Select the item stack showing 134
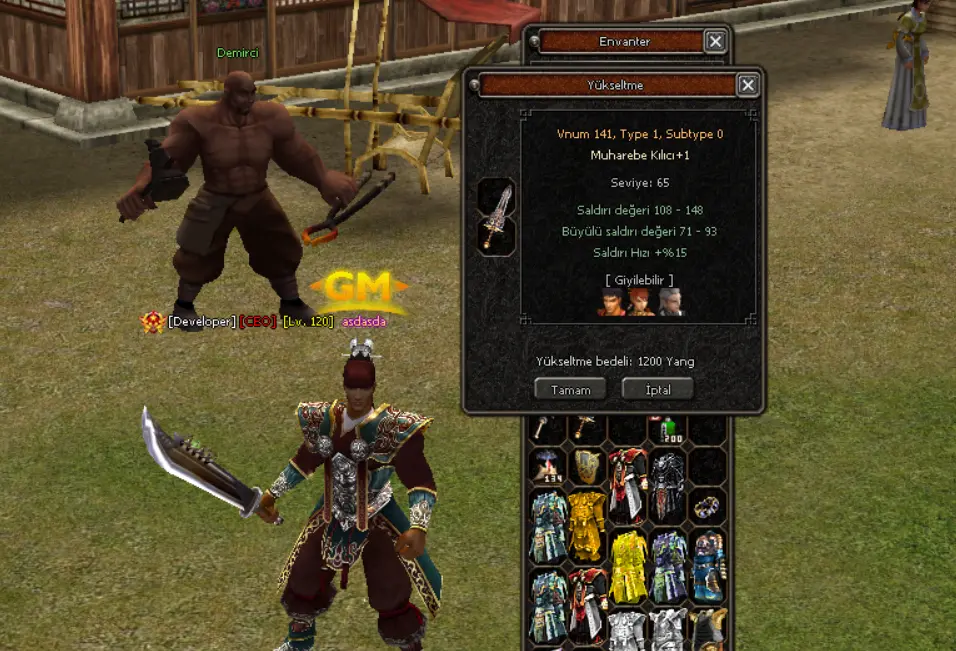This screenshot has height=651, width=956. [546, 466]
